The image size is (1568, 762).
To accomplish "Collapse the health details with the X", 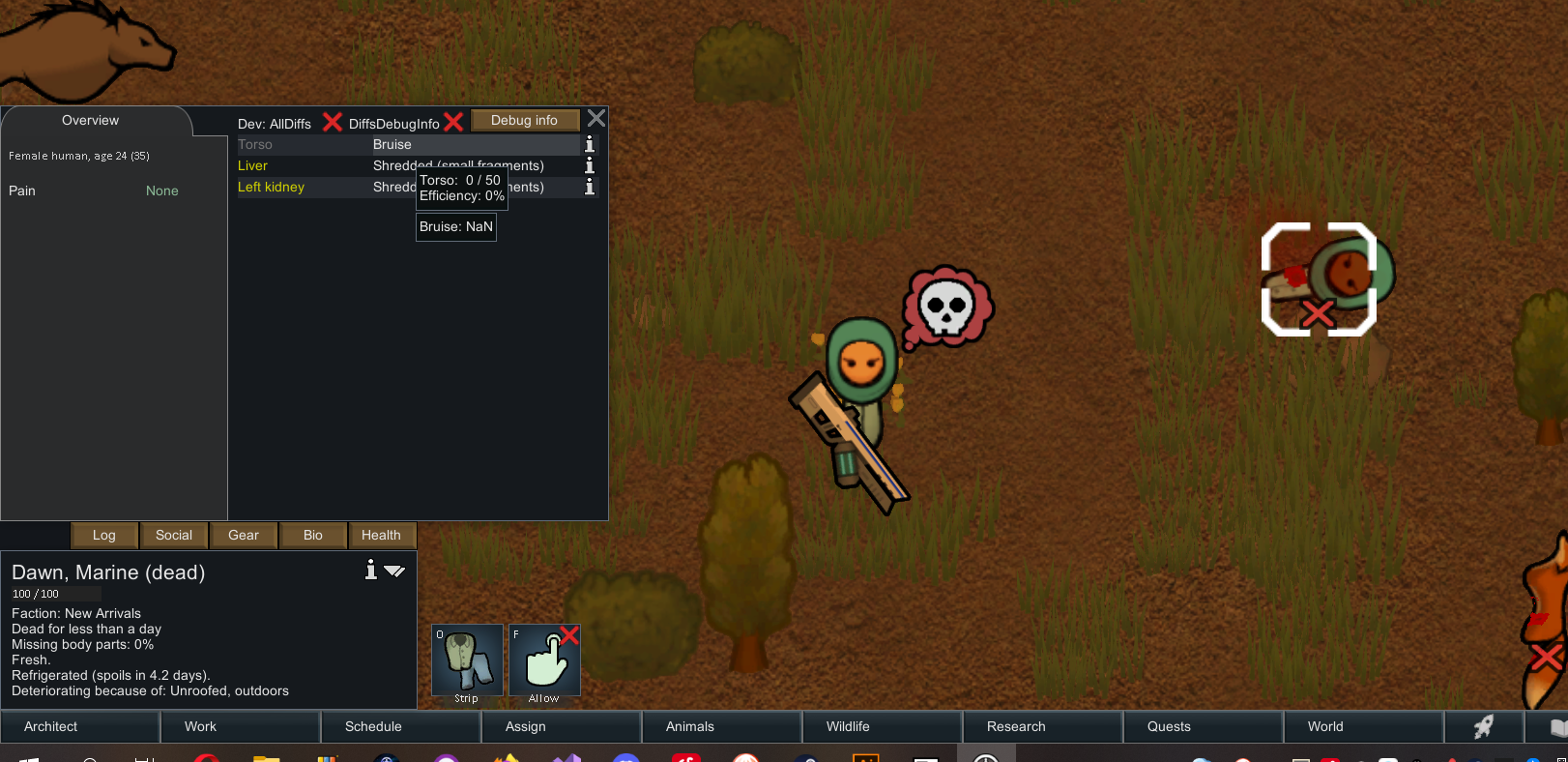I will (x=595, y=118).
